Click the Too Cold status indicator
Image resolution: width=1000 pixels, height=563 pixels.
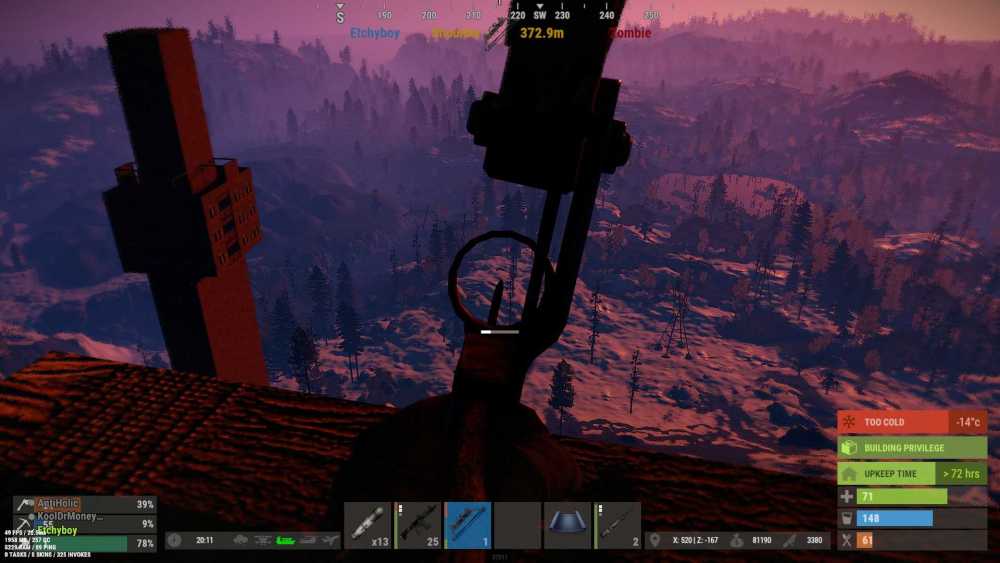coord(912,422)
